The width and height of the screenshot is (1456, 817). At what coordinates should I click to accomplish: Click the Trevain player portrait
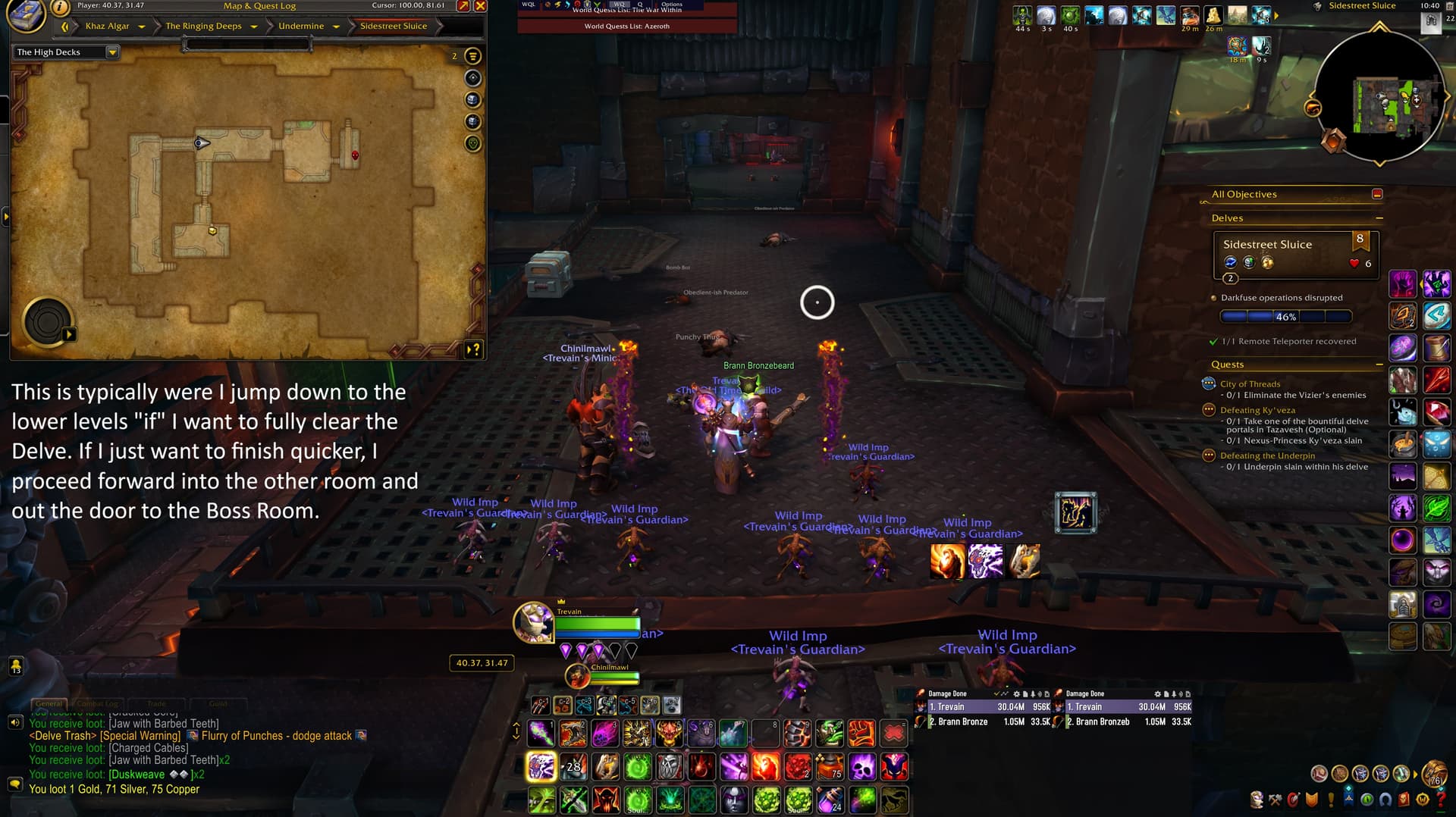(533, 622)
